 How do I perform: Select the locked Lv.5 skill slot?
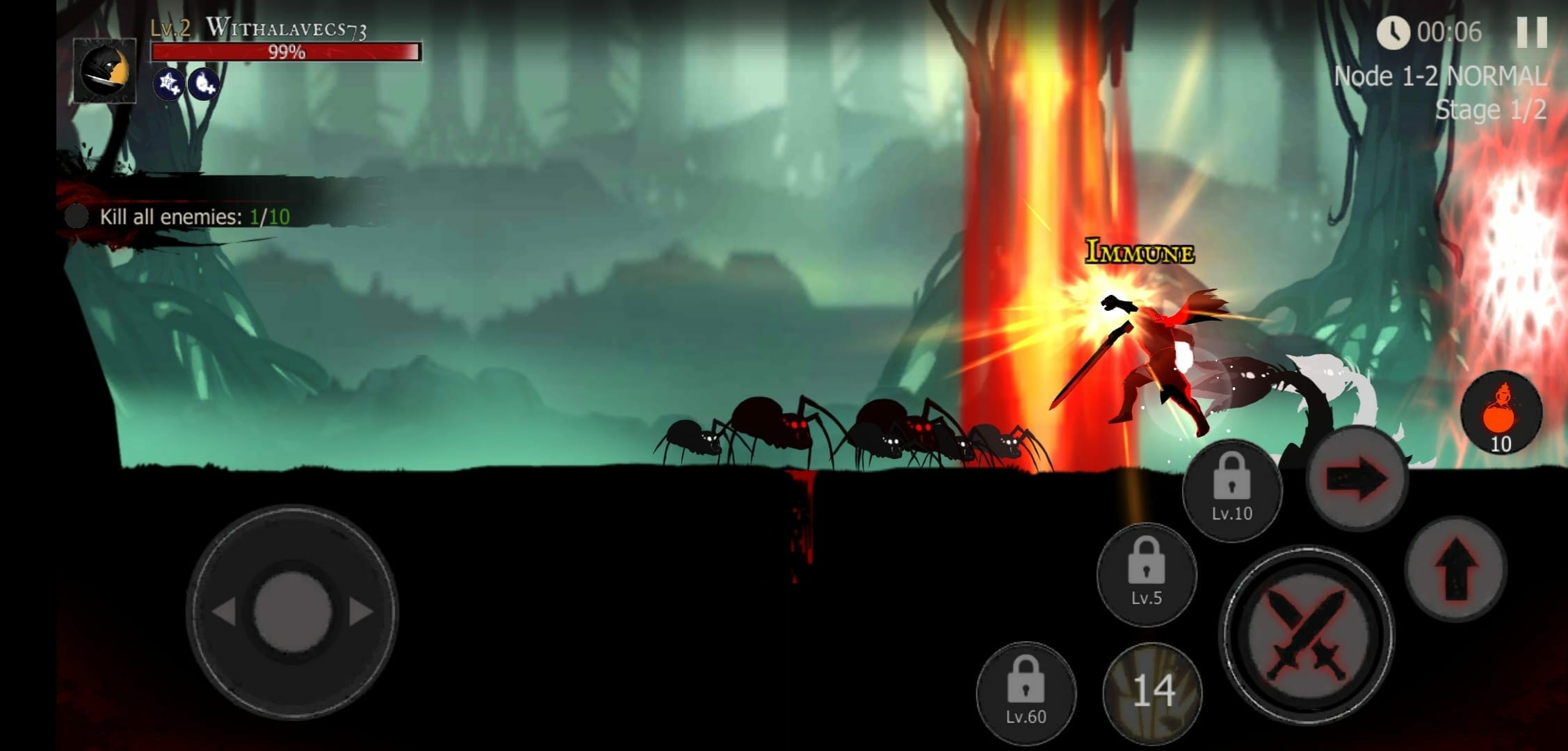[x=1146, y=574]
